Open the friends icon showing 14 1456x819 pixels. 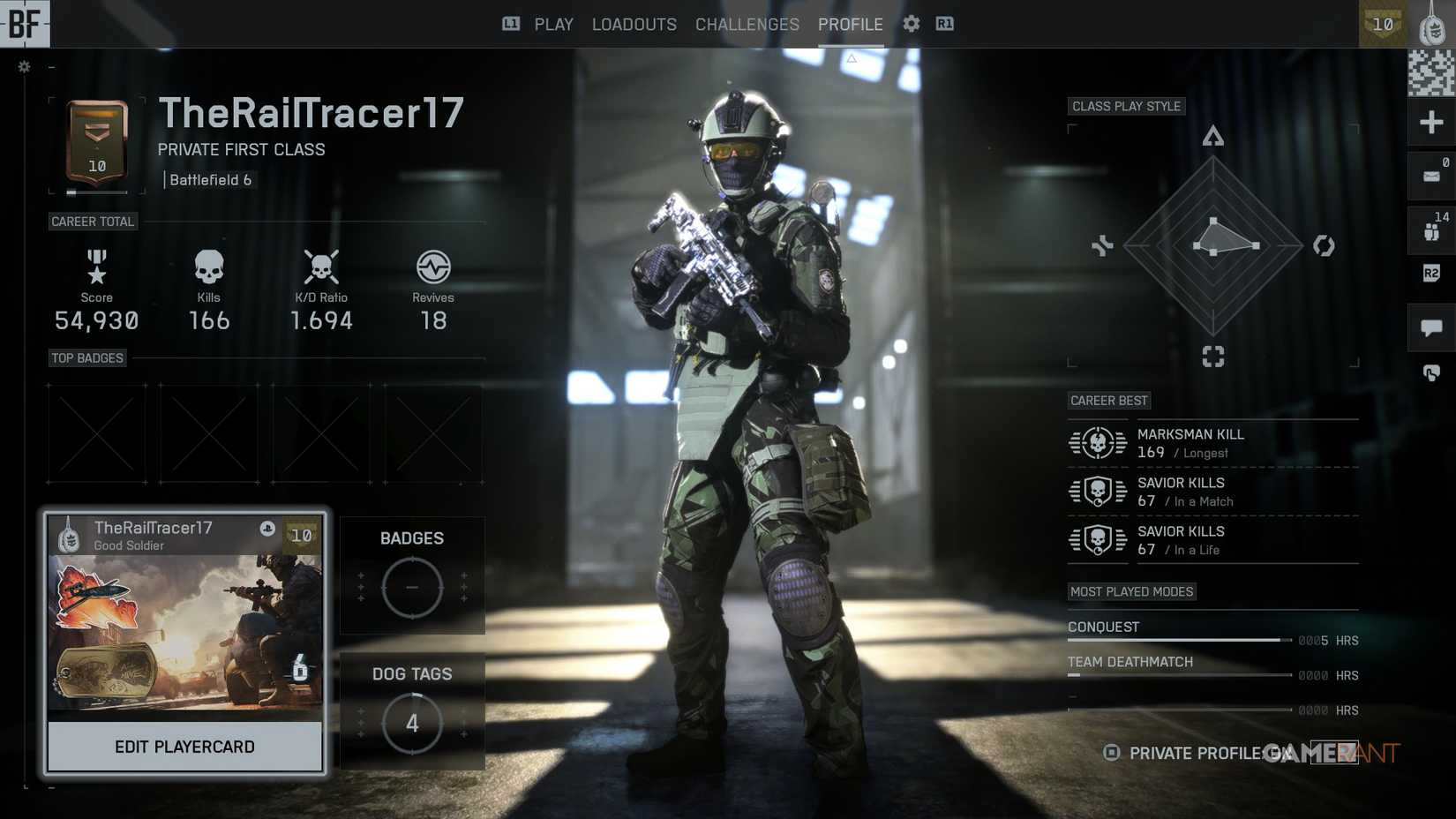[x=1431, y=228]
